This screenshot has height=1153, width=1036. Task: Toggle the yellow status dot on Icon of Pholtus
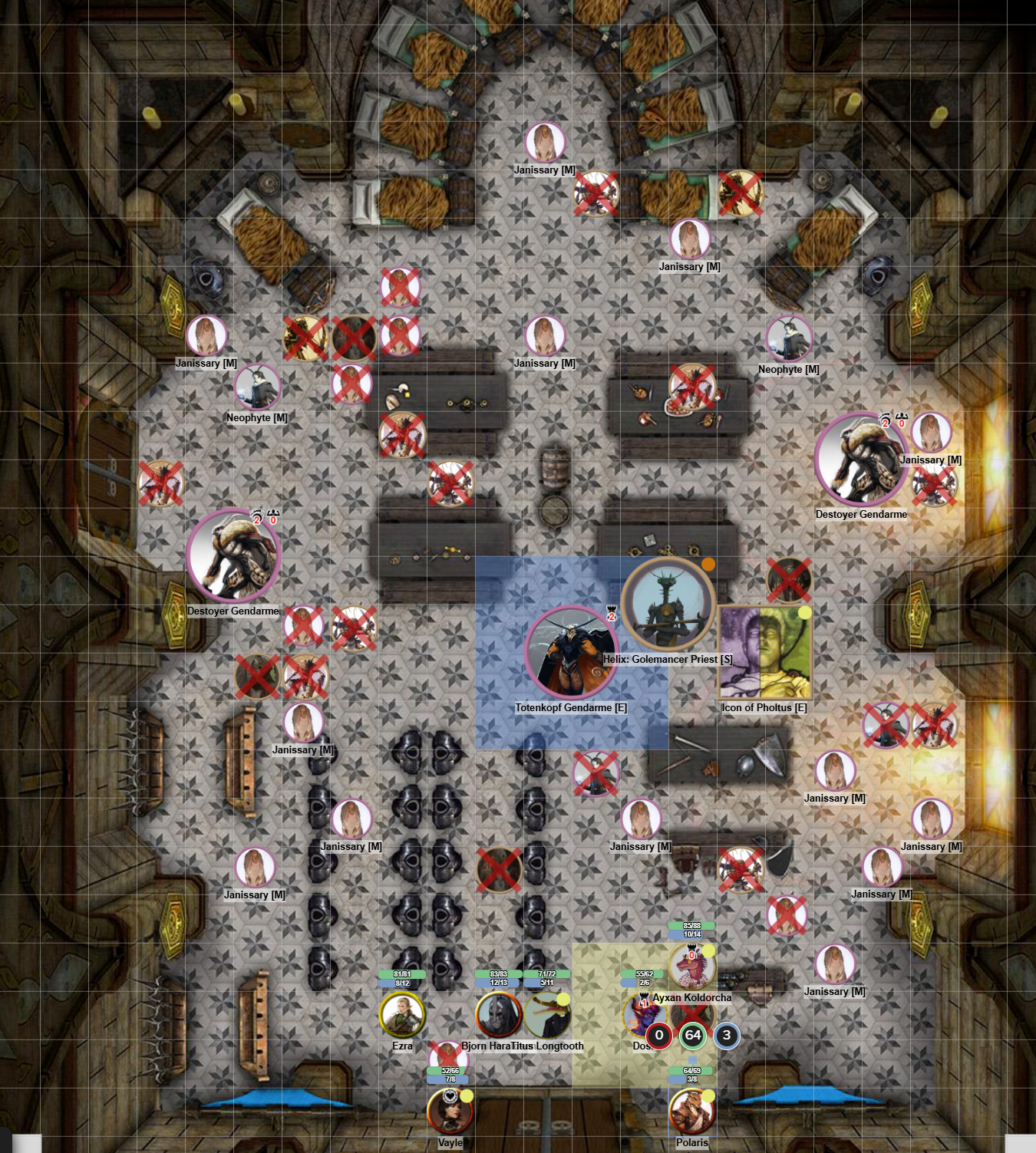(804, 613)
